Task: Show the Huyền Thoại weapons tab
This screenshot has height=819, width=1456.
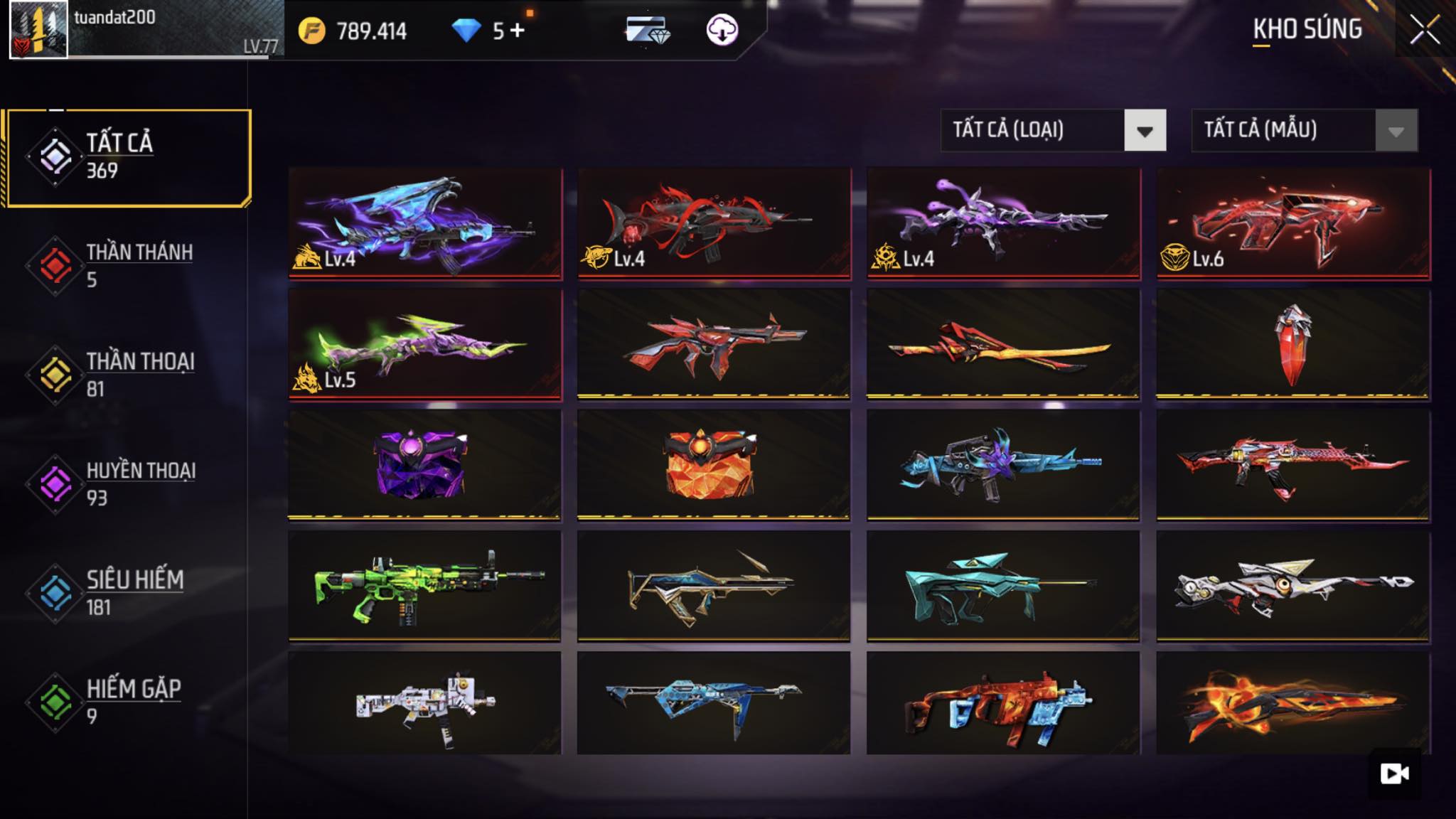Action: pyautogui.click(x=128, y=484)
